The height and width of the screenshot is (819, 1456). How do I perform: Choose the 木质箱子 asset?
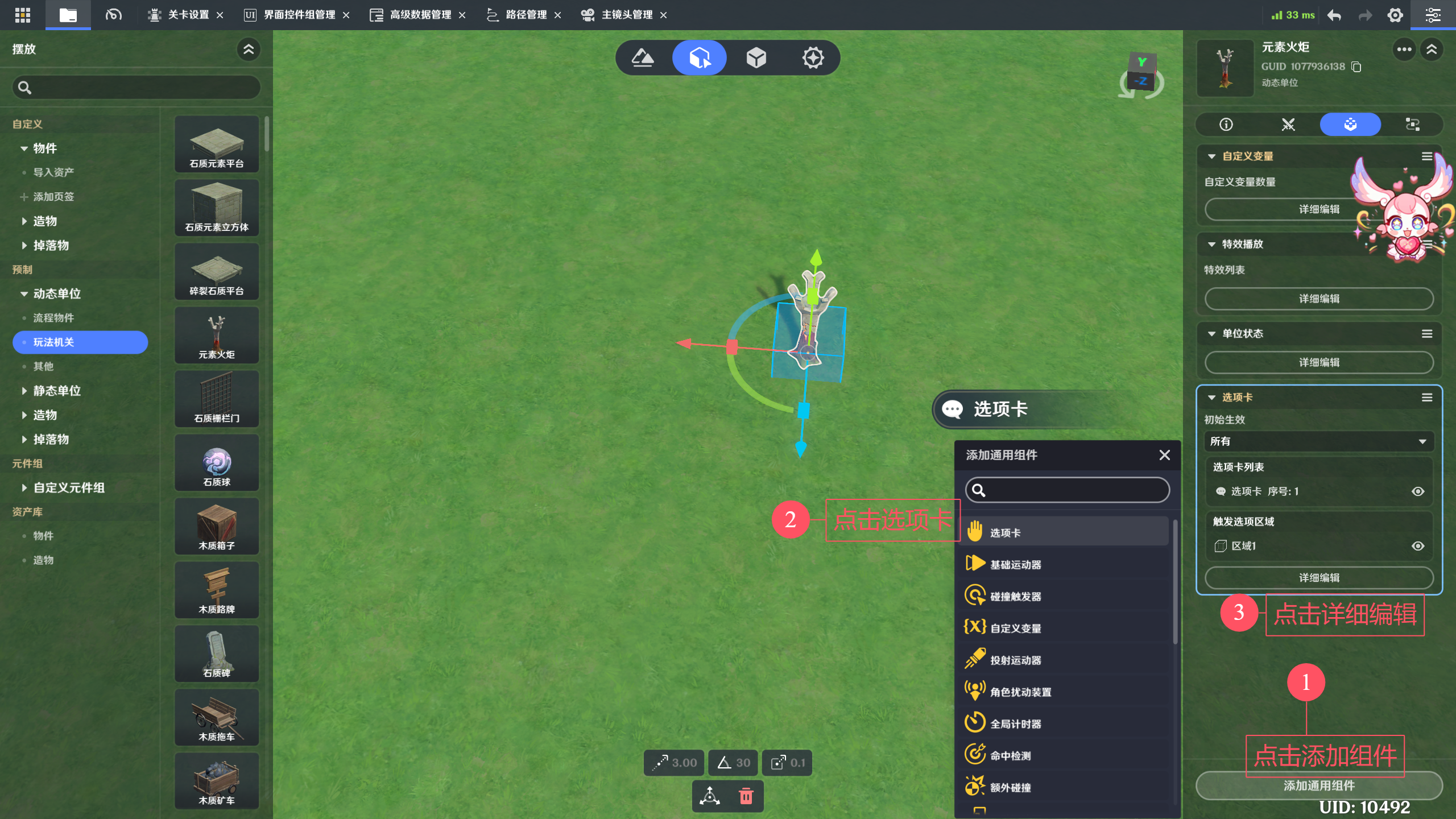coord(217,527)
